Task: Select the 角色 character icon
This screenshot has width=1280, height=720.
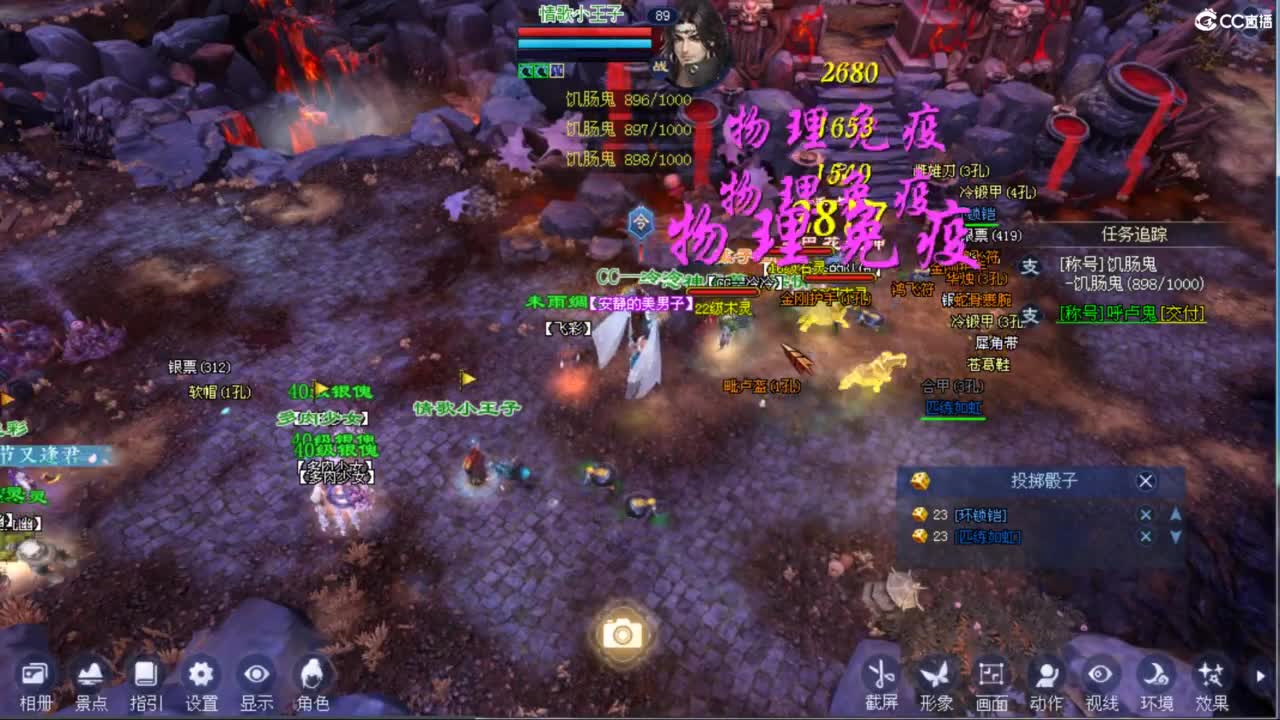Action: [311, 675]
